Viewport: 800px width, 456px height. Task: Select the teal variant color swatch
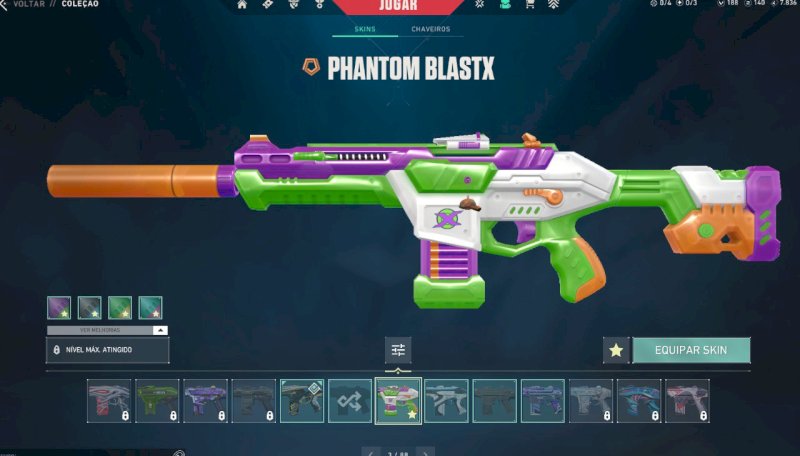[x=150, y=308]
